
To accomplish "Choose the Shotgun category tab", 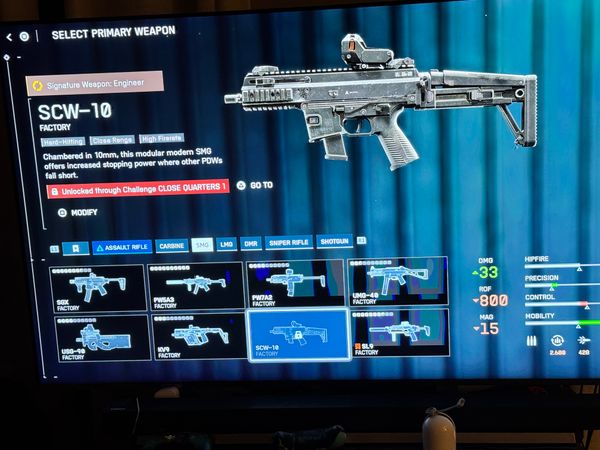I will [333, 241].
